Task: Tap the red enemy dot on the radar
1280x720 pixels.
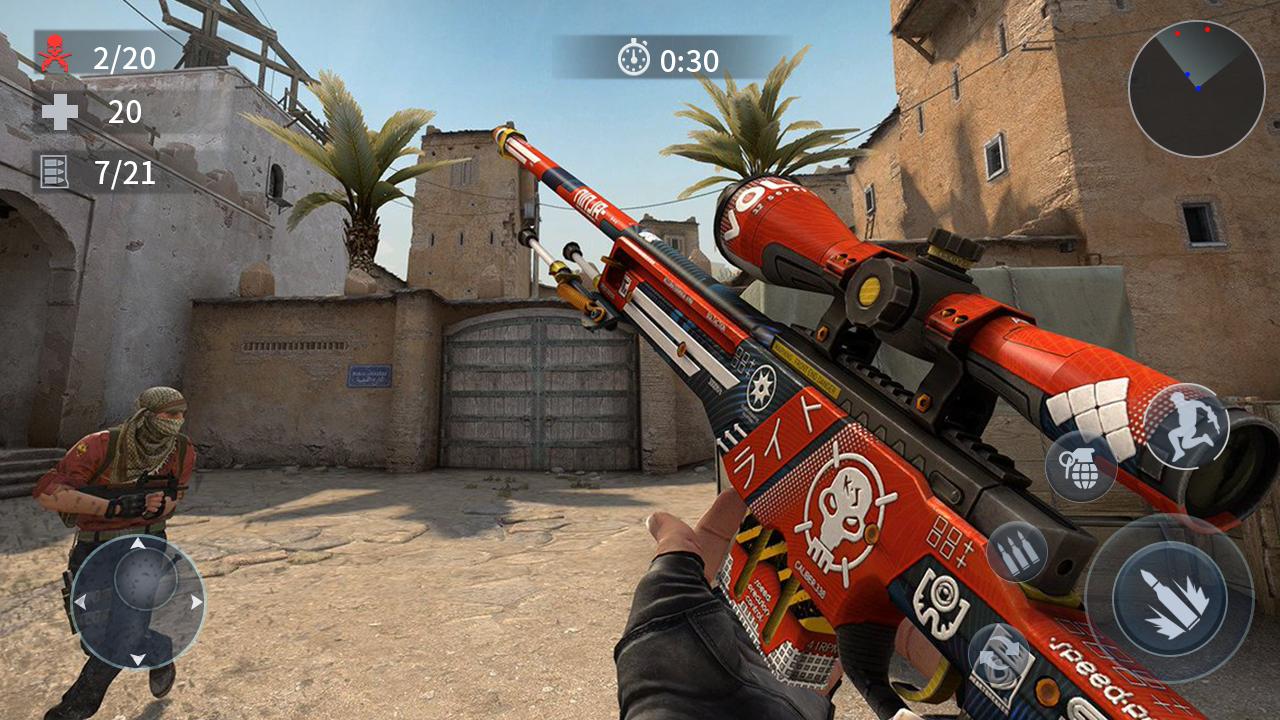Action: (1207, 30)
